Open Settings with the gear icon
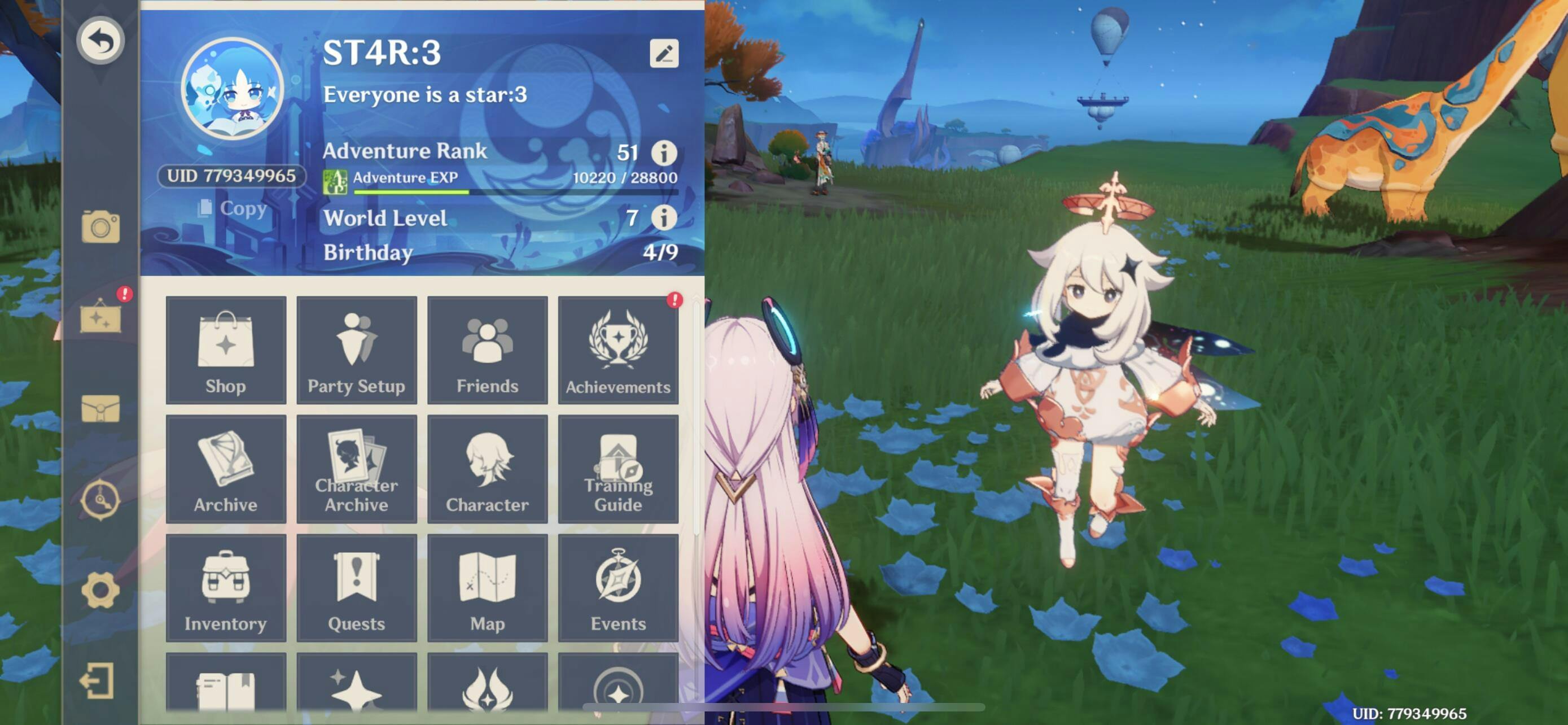 coord(100,590)
